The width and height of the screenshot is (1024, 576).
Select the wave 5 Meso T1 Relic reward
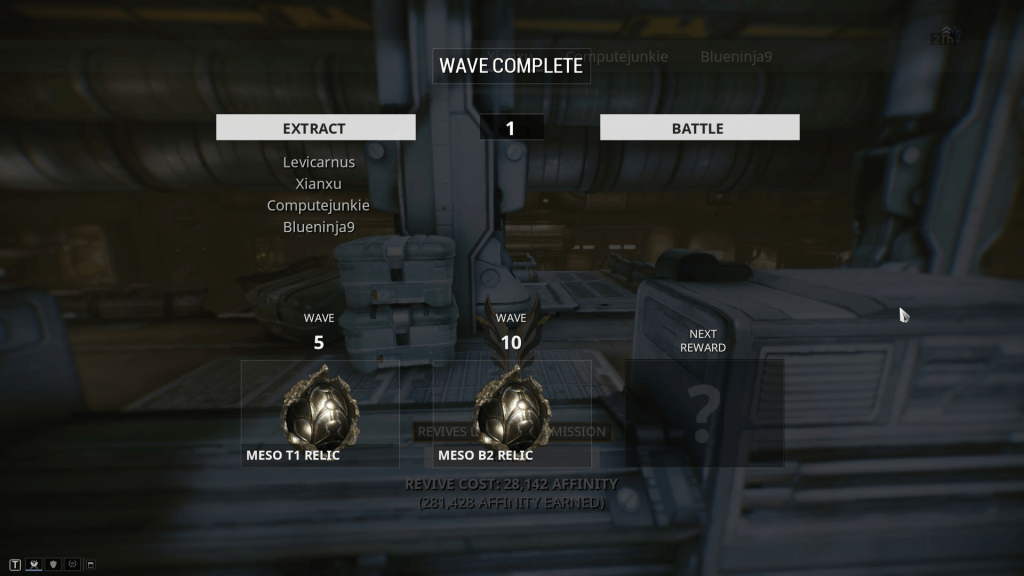320,413
